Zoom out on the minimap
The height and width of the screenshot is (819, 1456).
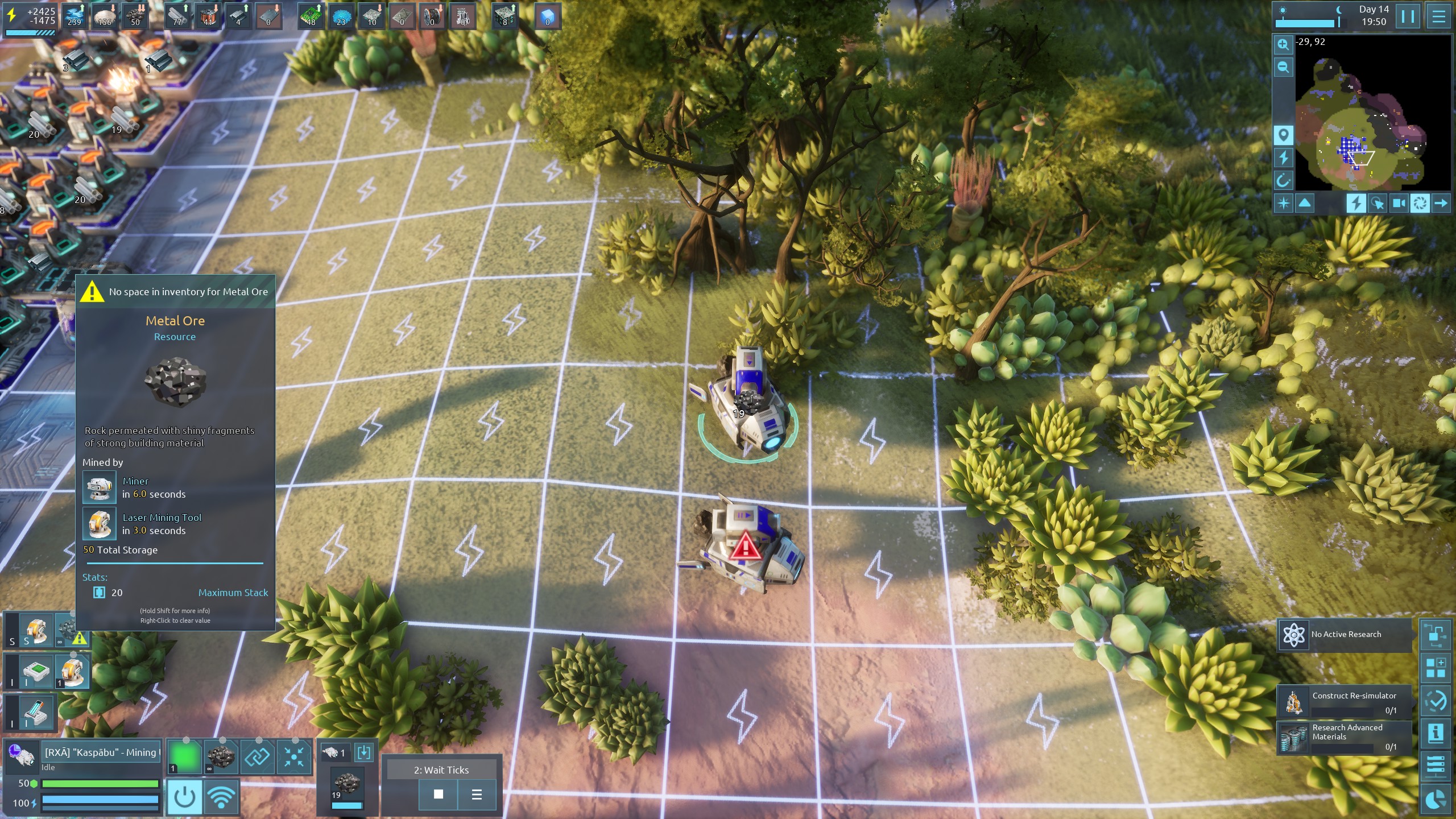[x=1283, y=67]
